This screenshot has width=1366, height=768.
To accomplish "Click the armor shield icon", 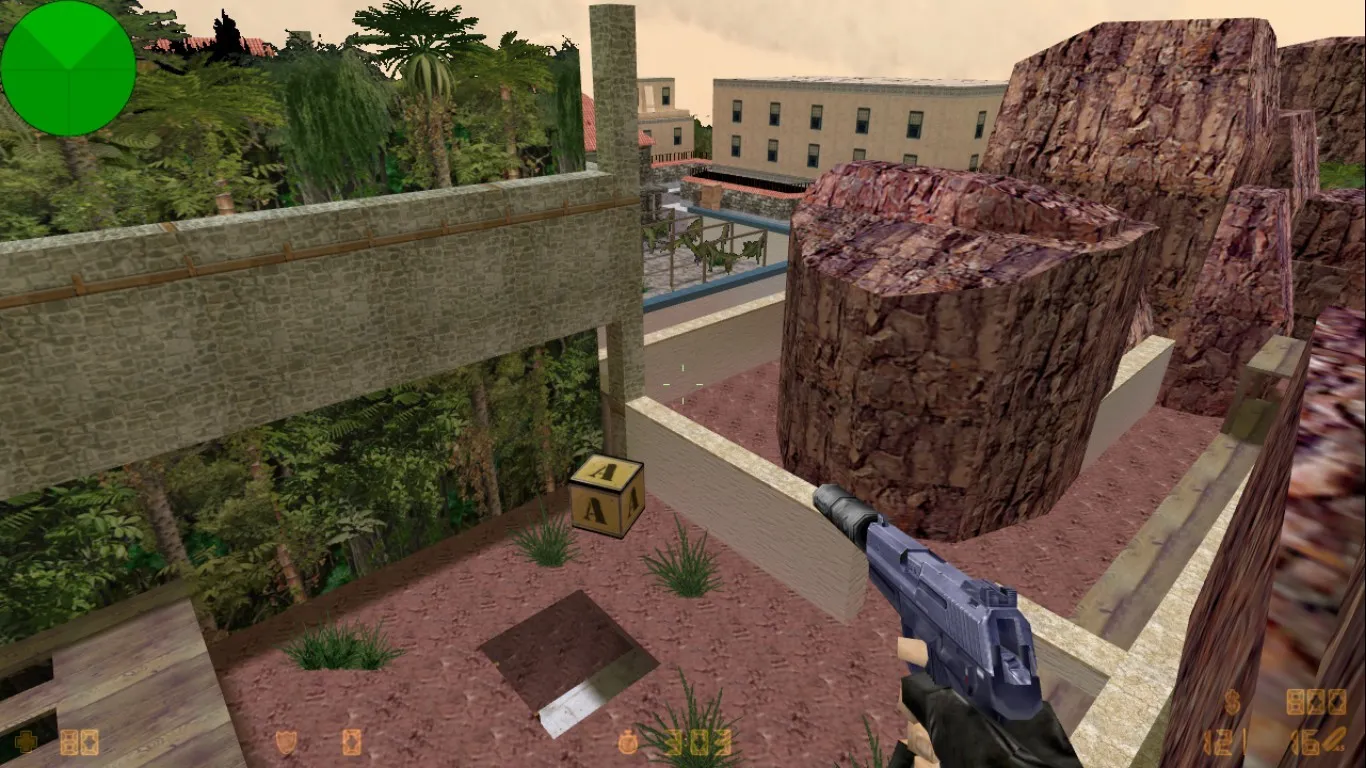I will click(x=285, y=742).
